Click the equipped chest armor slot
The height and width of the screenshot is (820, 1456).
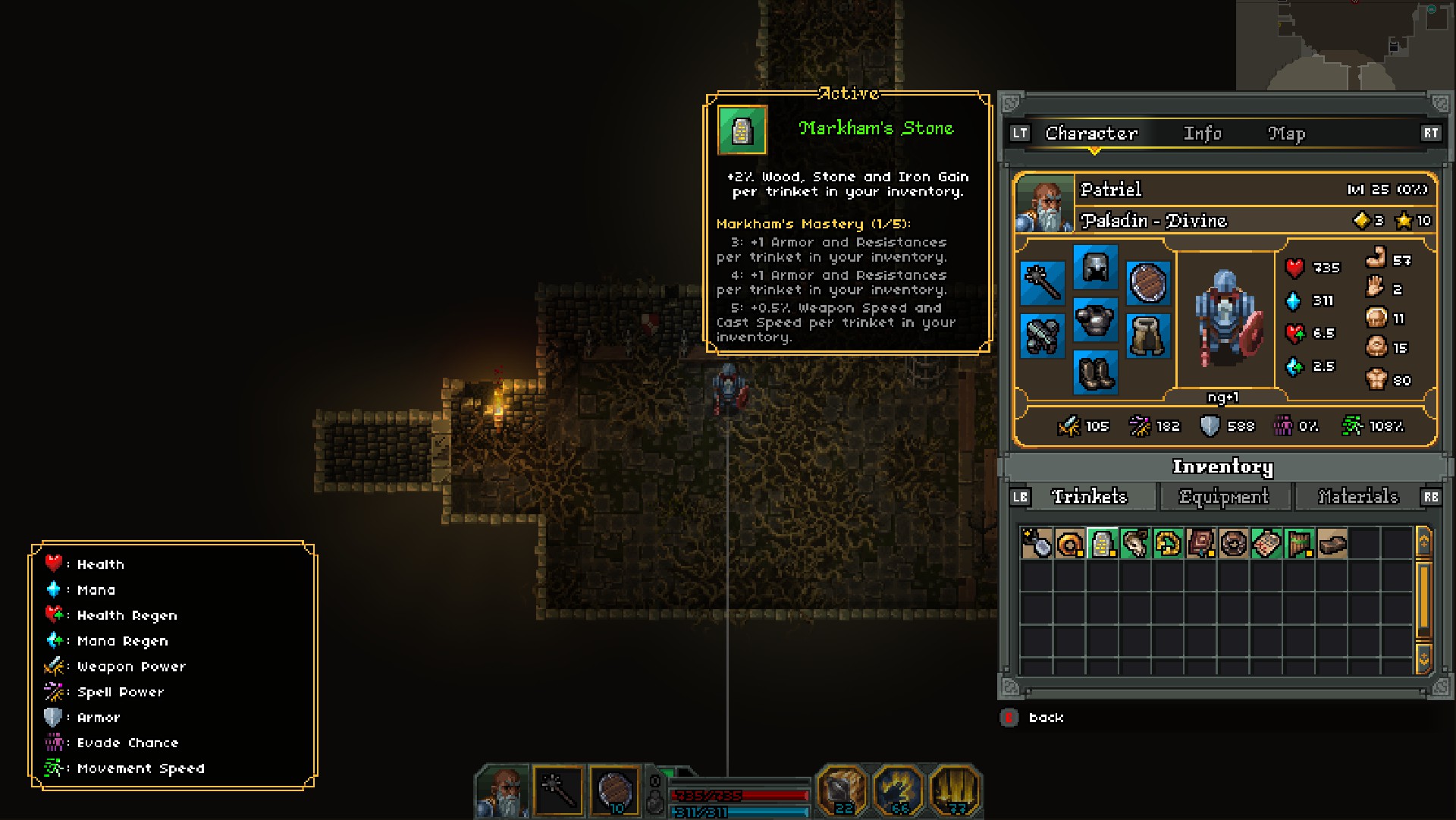[x=1095, y=319]
